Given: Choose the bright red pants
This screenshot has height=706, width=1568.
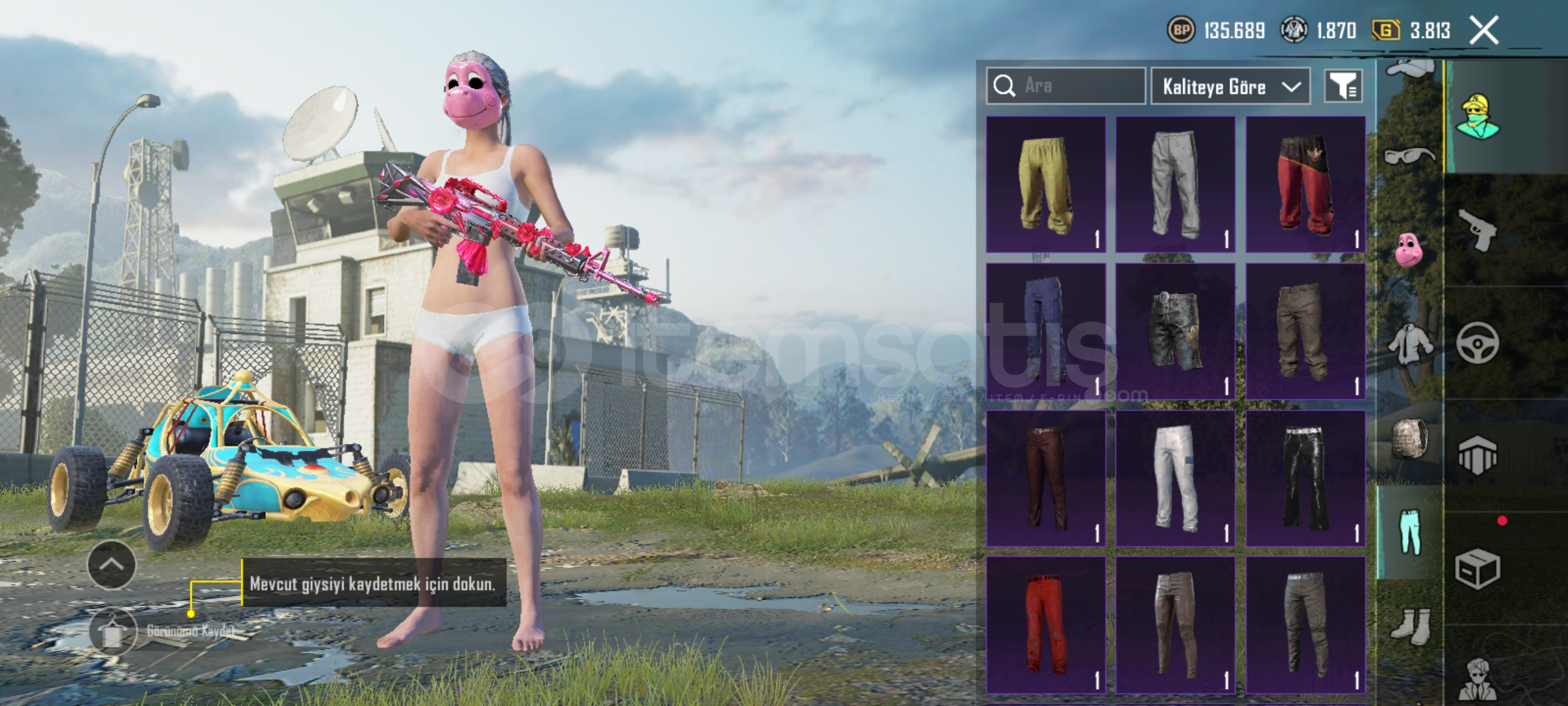Looking at the screenshot, I should 1045,625.
